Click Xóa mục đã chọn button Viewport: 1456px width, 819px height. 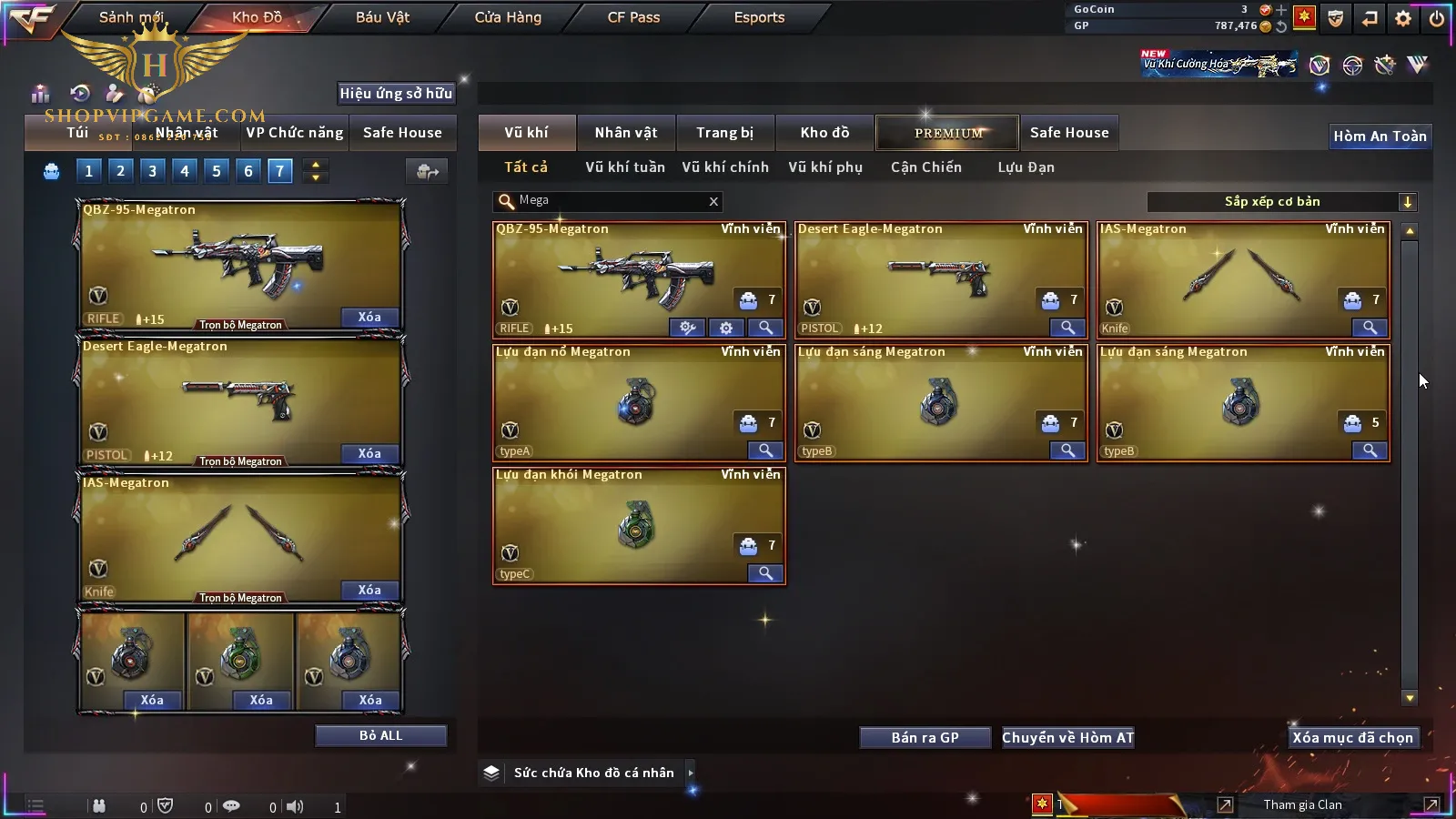1352,738
